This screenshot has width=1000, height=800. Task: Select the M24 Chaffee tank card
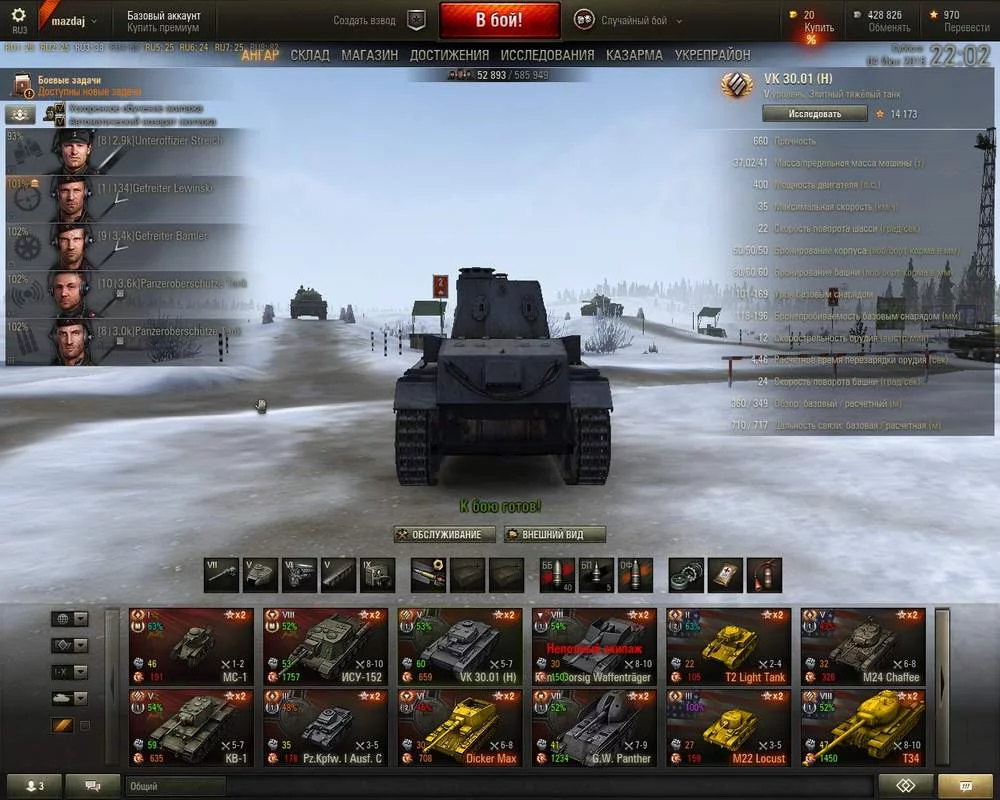[x=862, y=646]
